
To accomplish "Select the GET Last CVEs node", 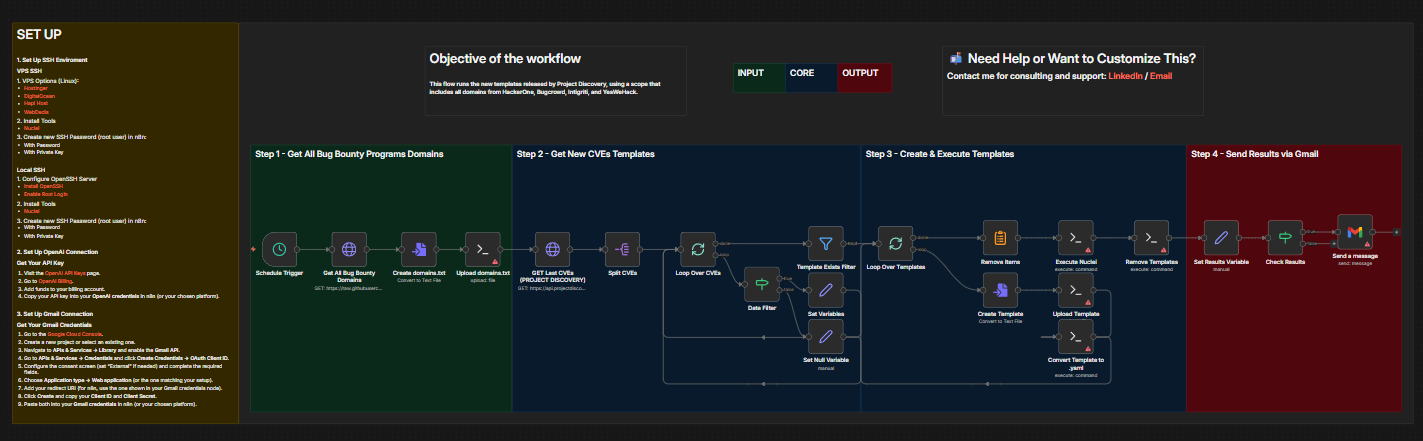I will (x=551, y=249).
